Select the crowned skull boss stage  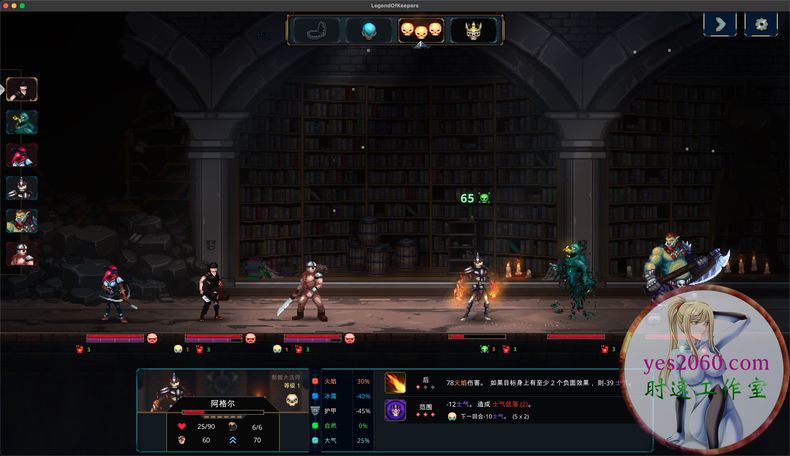(x=473, y=30)
